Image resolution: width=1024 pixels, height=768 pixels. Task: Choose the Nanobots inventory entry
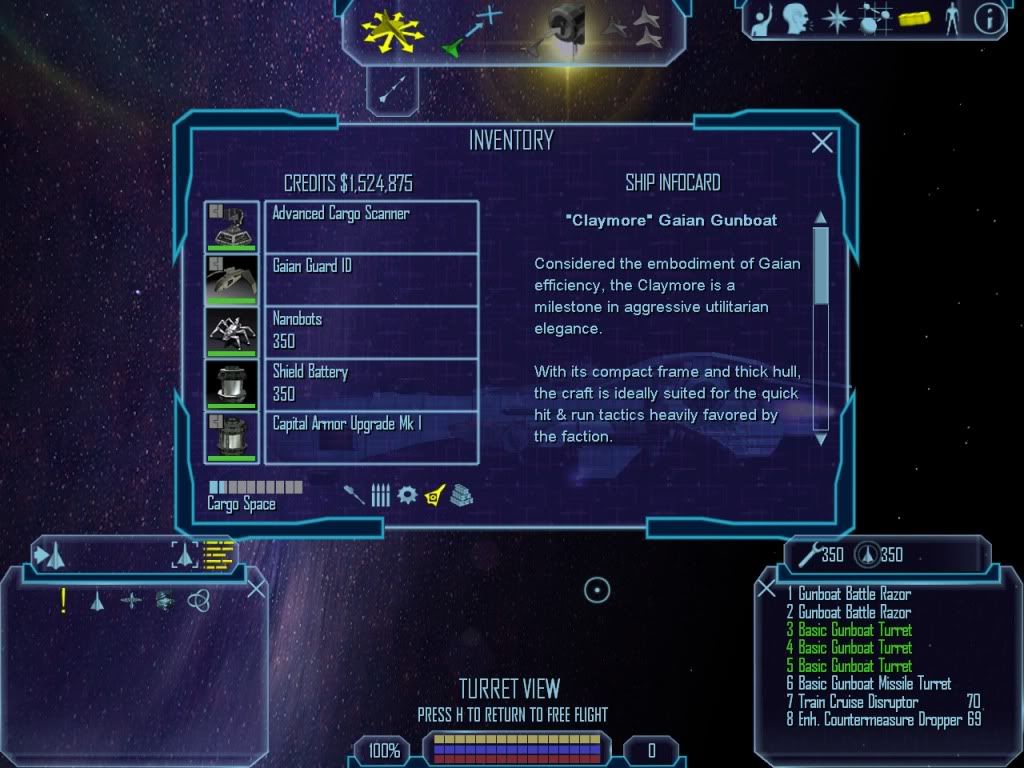371,332
